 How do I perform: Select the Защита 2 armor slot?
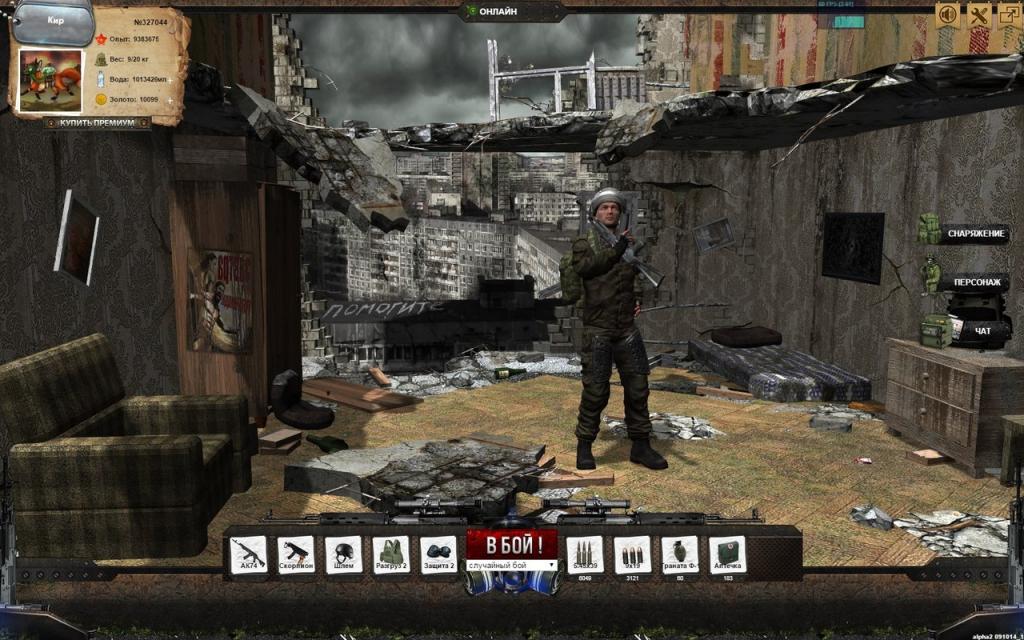tap(438, 554)
